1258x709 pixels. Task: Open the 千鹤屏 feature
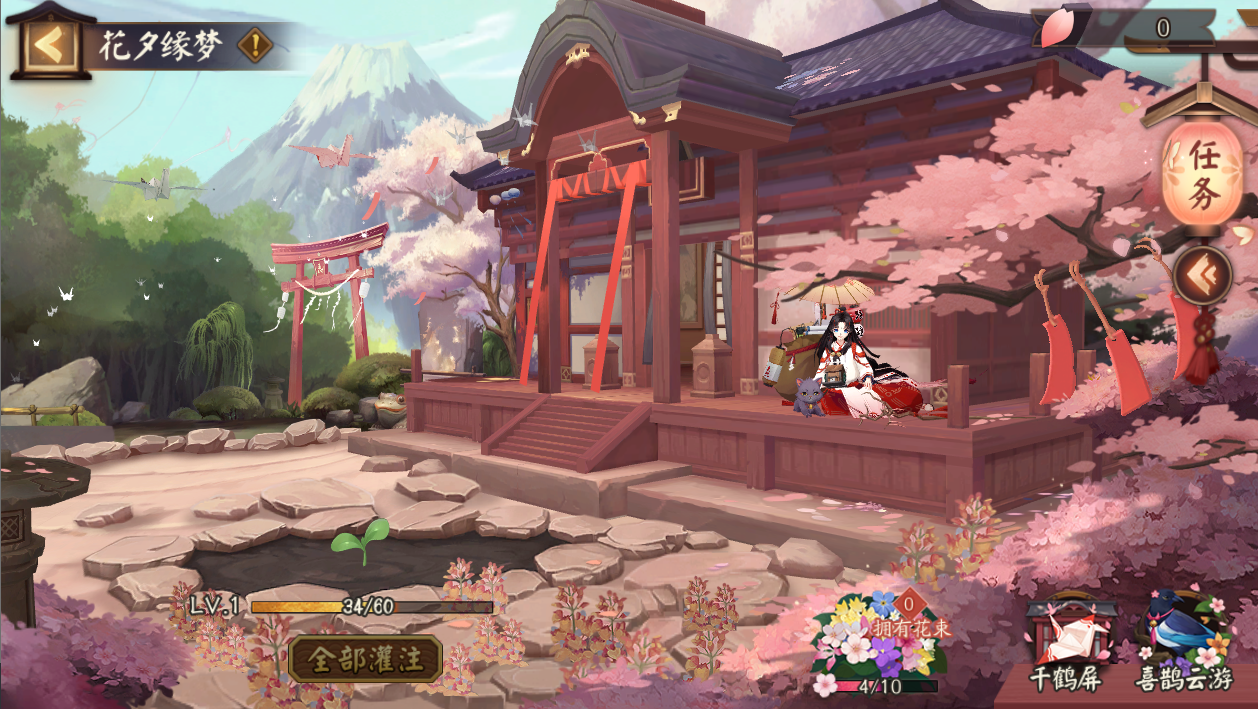(1066, 643)
